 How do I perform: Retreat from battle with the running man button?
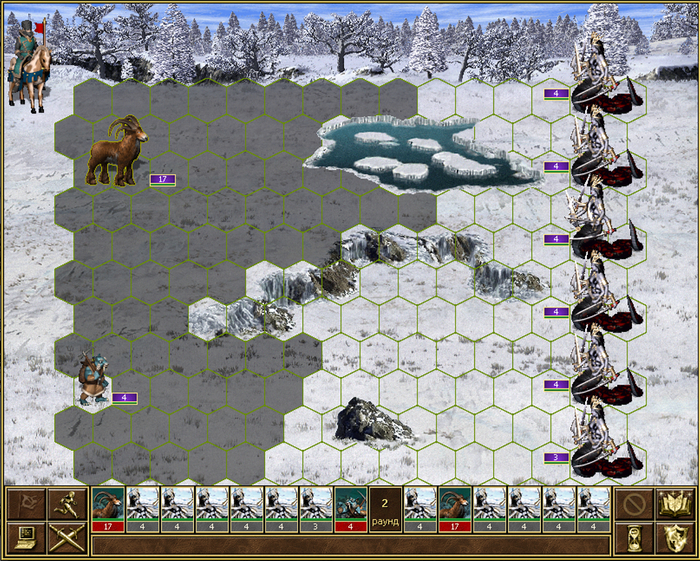64,504
